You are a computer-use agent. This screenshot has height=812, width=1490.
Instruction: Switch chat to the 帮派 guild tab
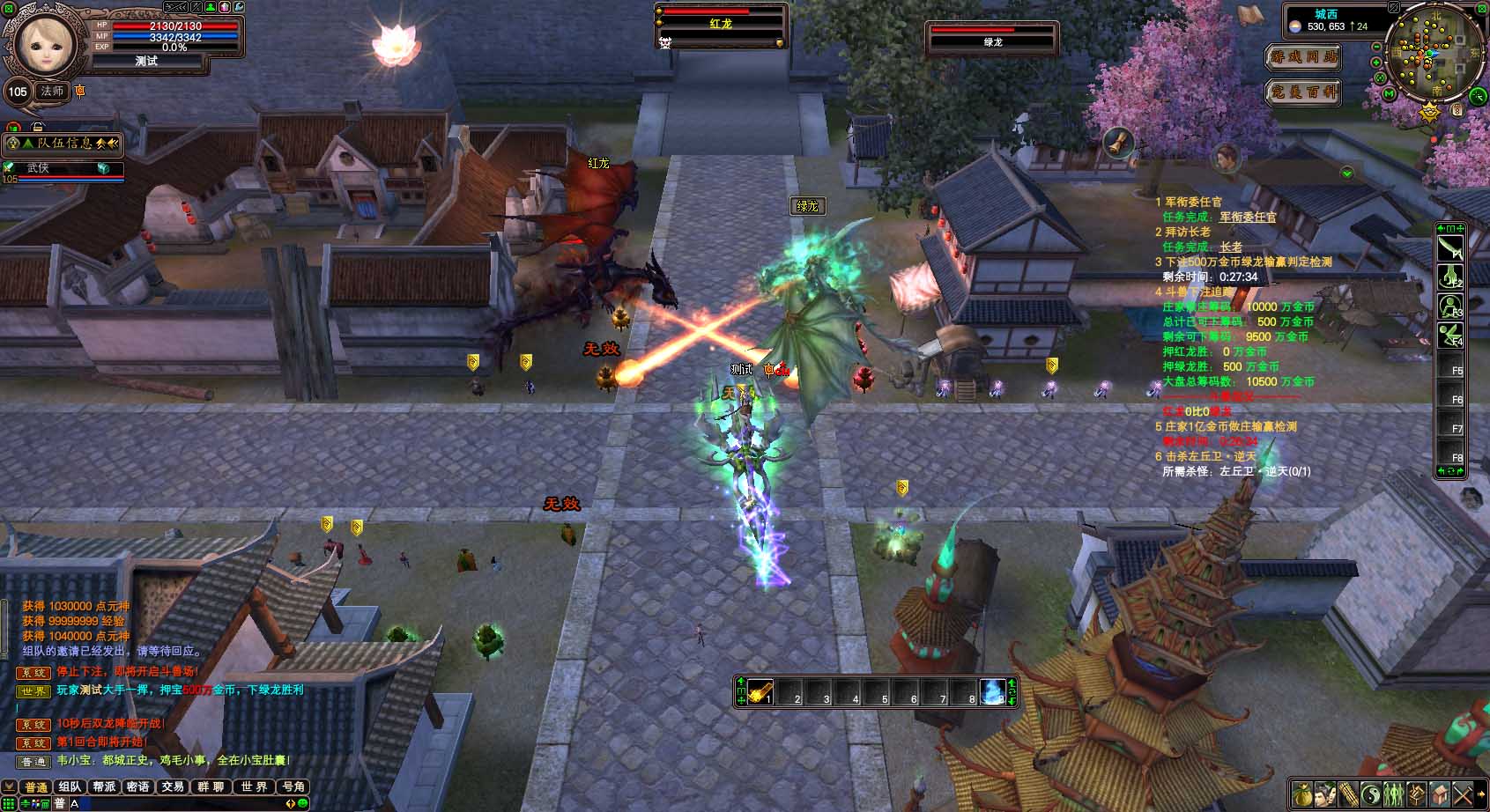(104, 786)
